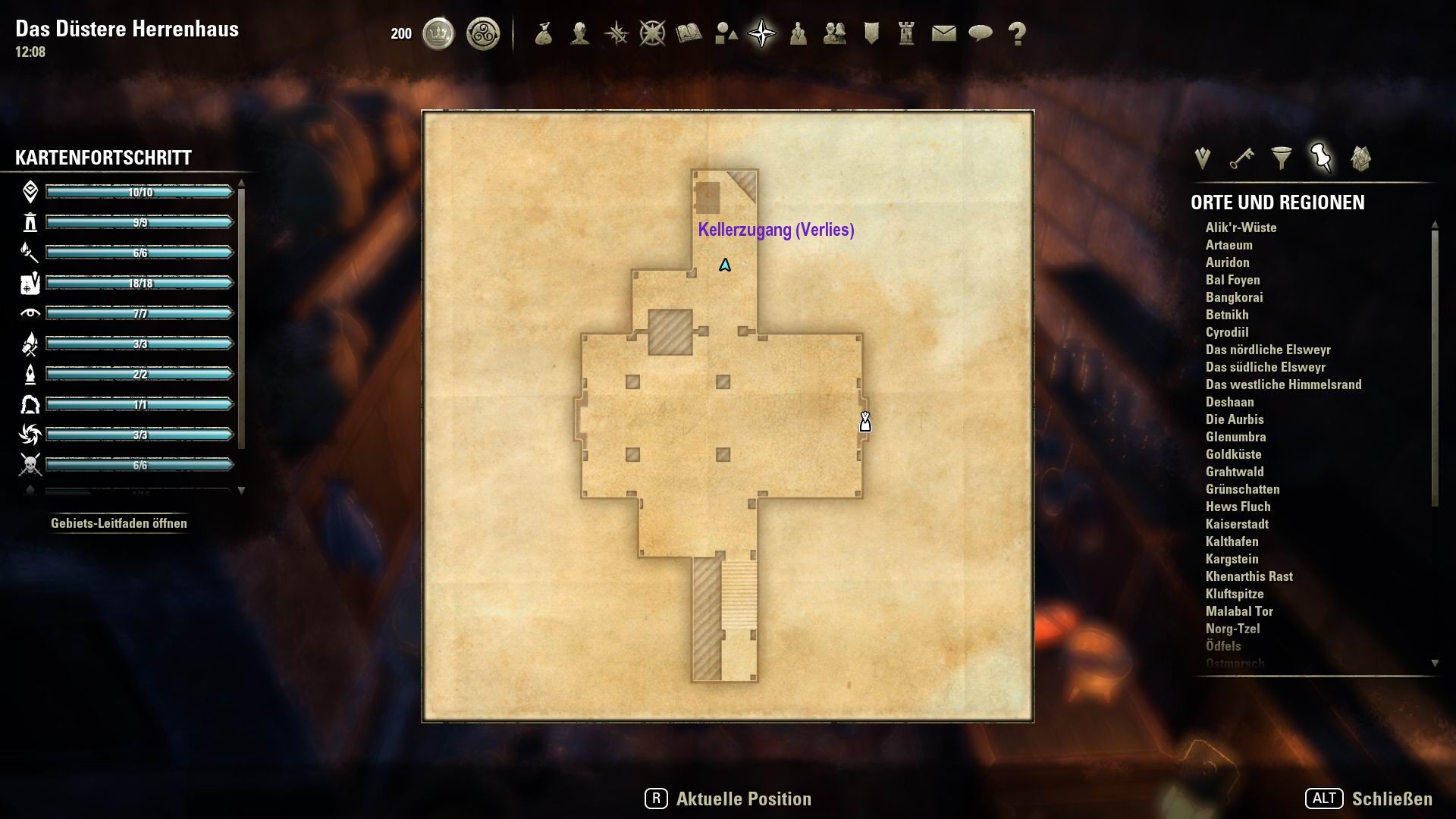Screen dimensions: 1456x819
Task: Open the mail envelope icon
Action: click(x=943, y=33)
